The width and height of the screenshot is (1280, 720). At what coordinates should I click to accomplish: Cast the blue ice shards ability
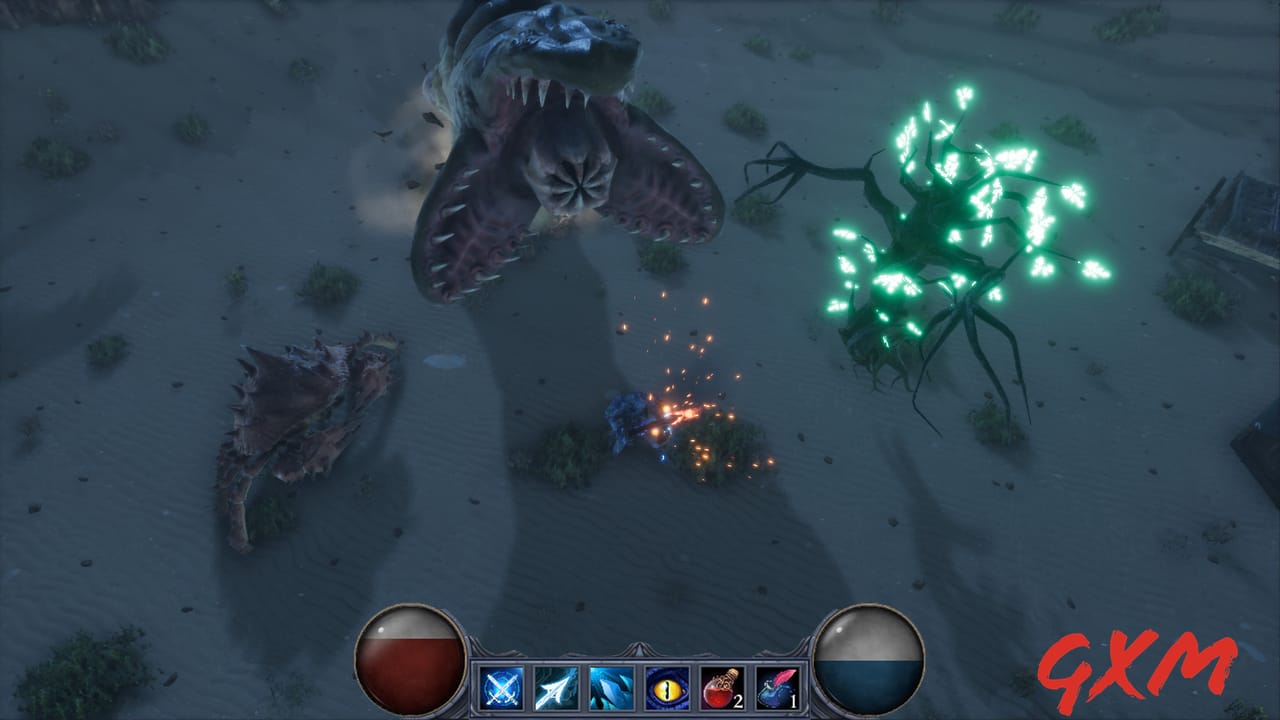(x=609, y=687)
